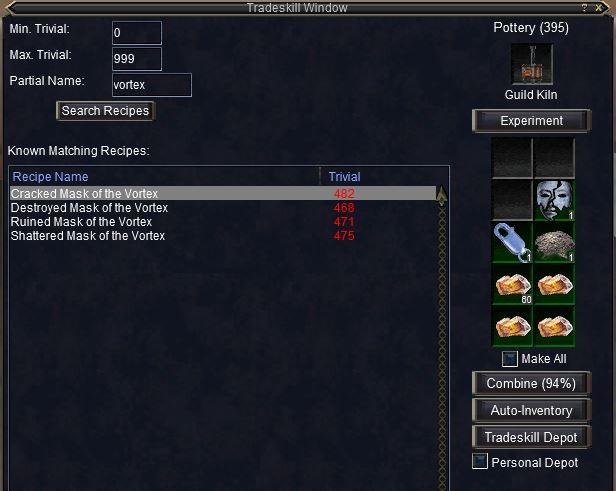
Task: Click the Combine (94%) button
Action: 531,383
